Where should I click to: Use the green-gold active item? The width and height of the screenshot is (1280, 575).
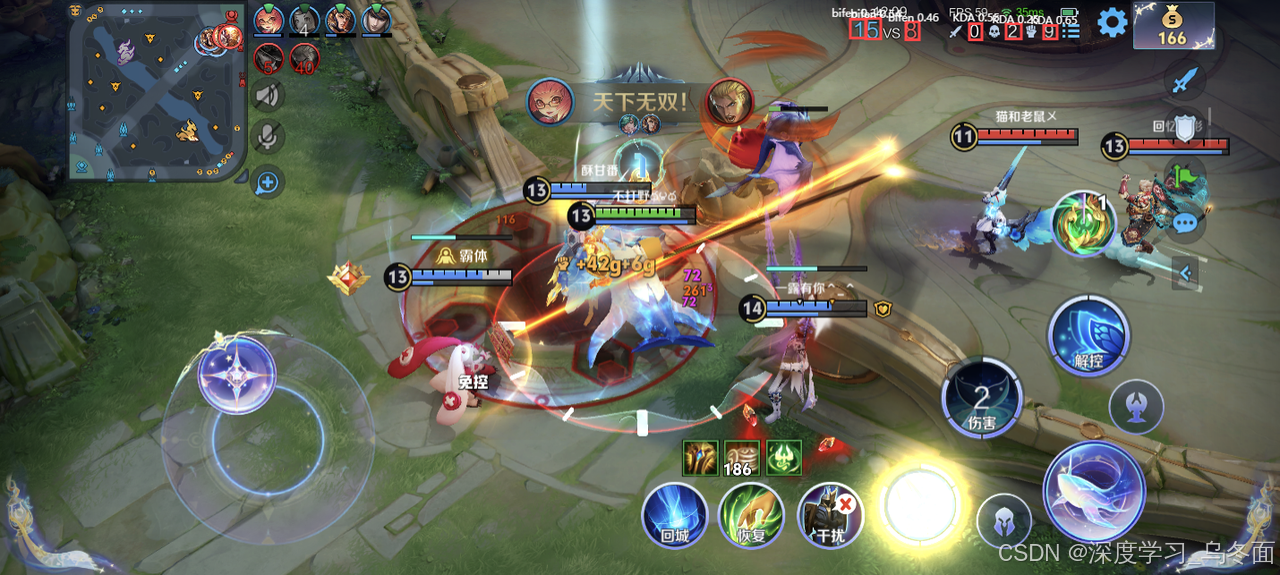[1084, 223]
